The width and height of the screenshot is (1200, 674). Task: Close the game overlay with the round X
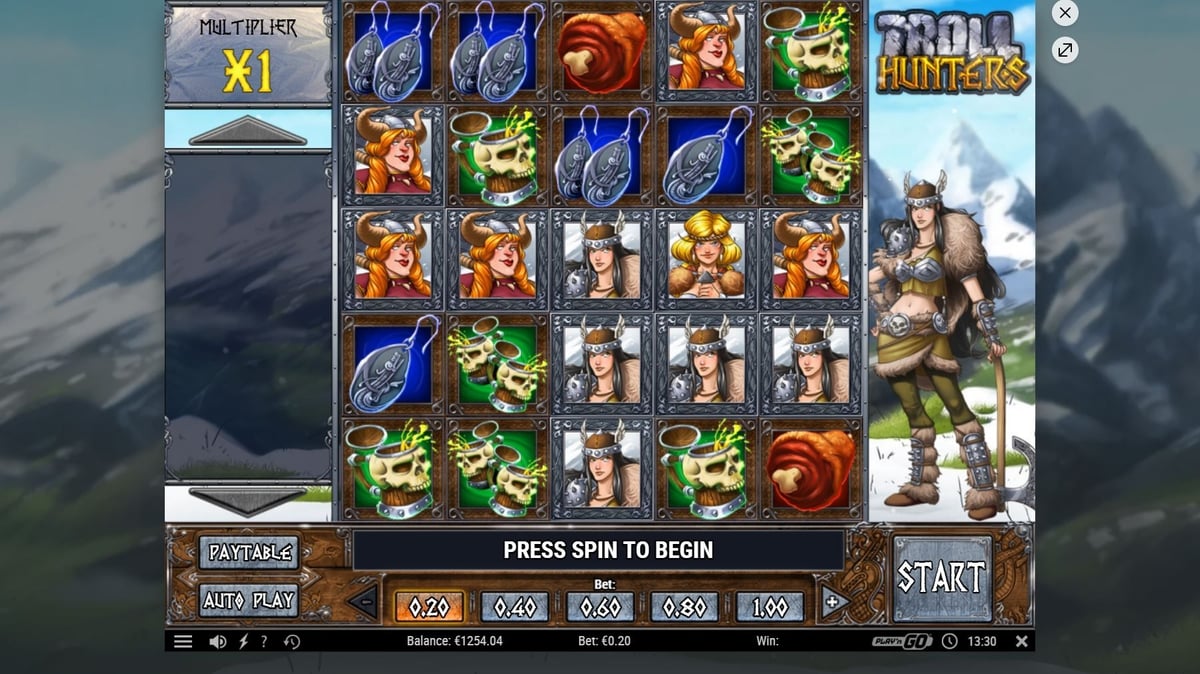click(1065, 13)
